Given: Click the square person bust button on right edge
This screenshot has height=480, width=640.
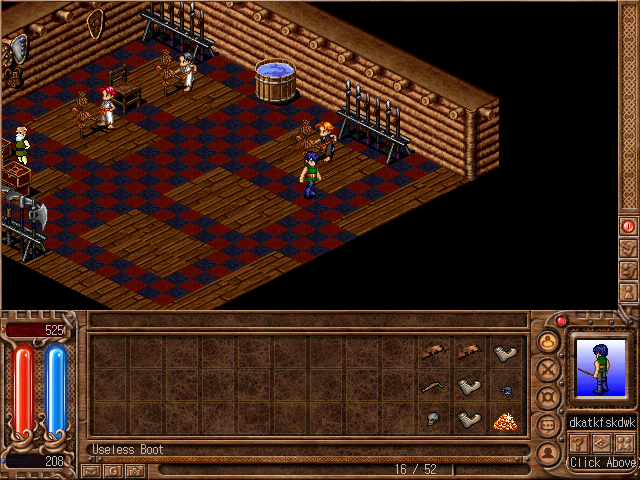Looking at the screenshot, I should [x=628, y=292].
